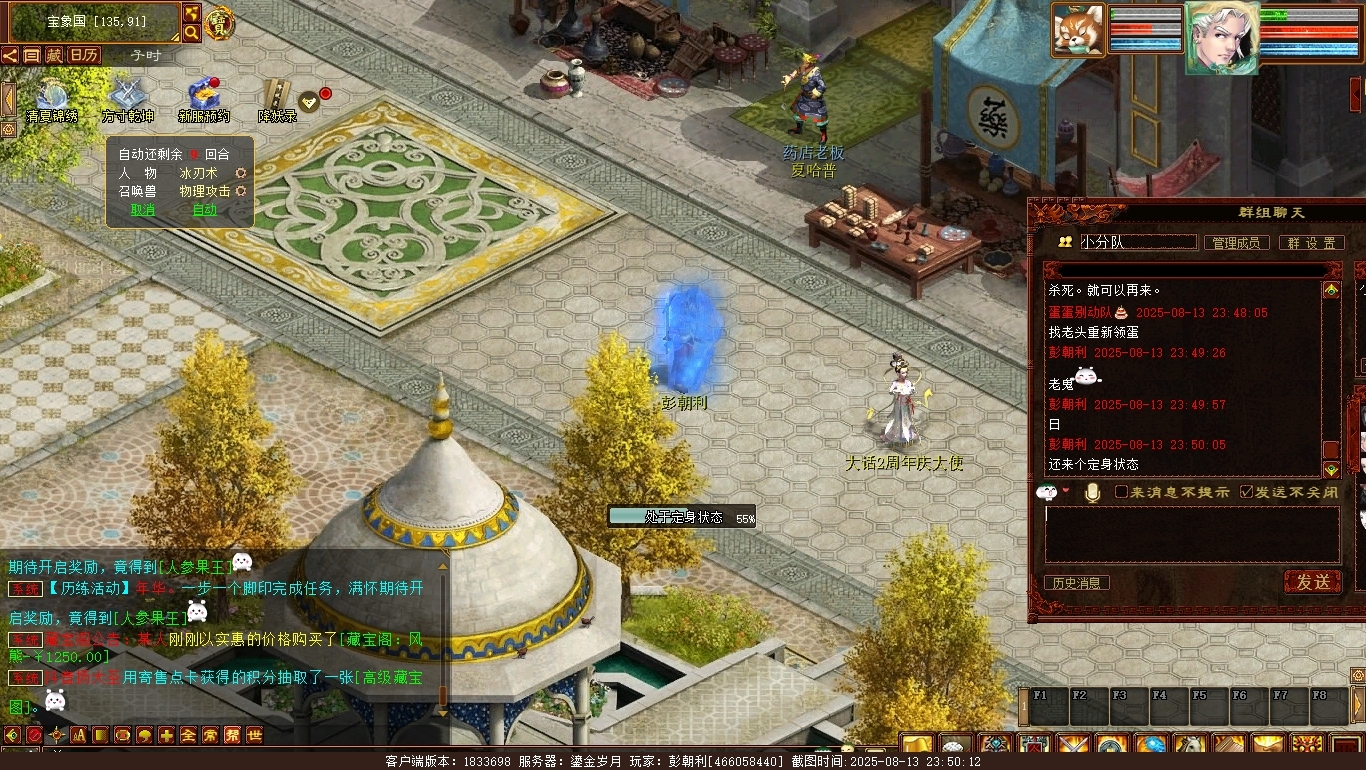Open the 方寸乾坤 crossed swords icon

[127, 99]
